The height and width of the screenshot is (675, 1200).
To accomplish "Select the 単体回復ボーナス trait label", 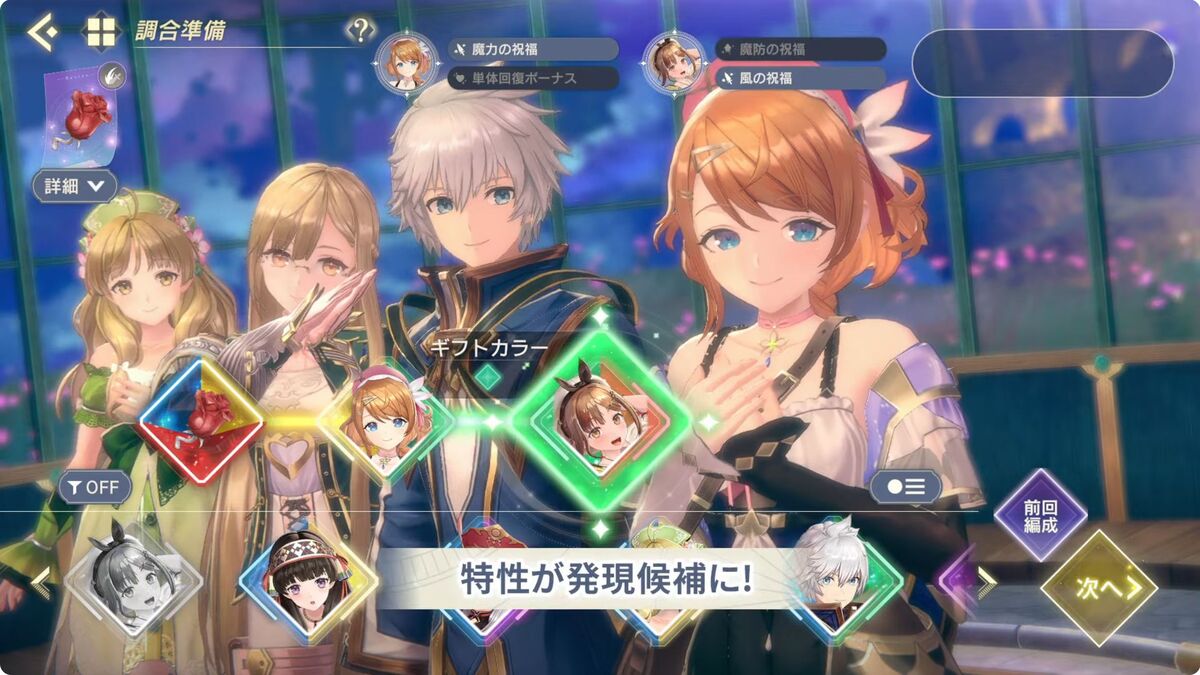I will click(x=533, y=77).
